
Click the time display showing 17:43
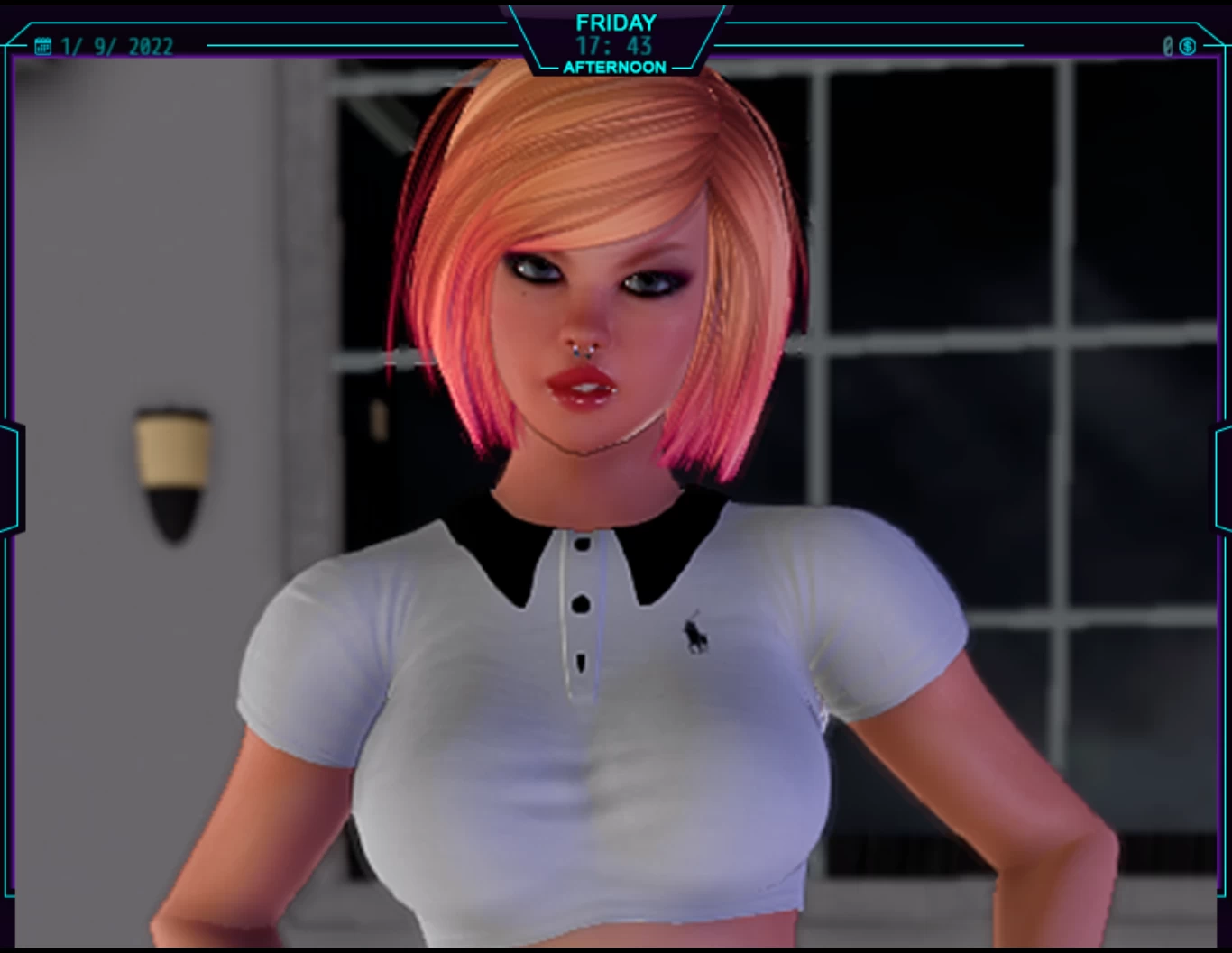(x=614, y=47)
